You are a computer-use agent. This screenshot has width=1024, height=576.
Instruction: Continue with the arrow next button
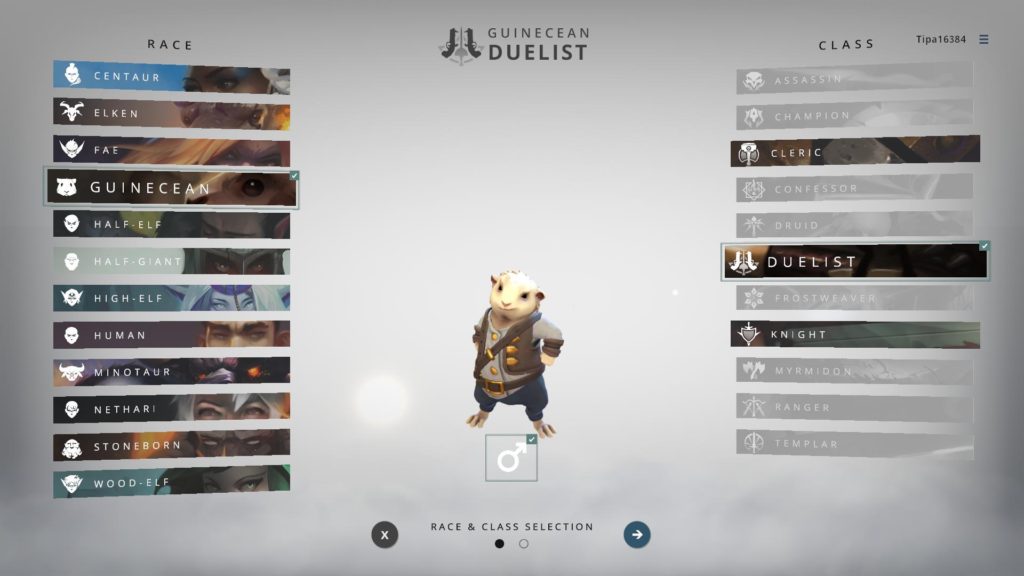(637, 535)
